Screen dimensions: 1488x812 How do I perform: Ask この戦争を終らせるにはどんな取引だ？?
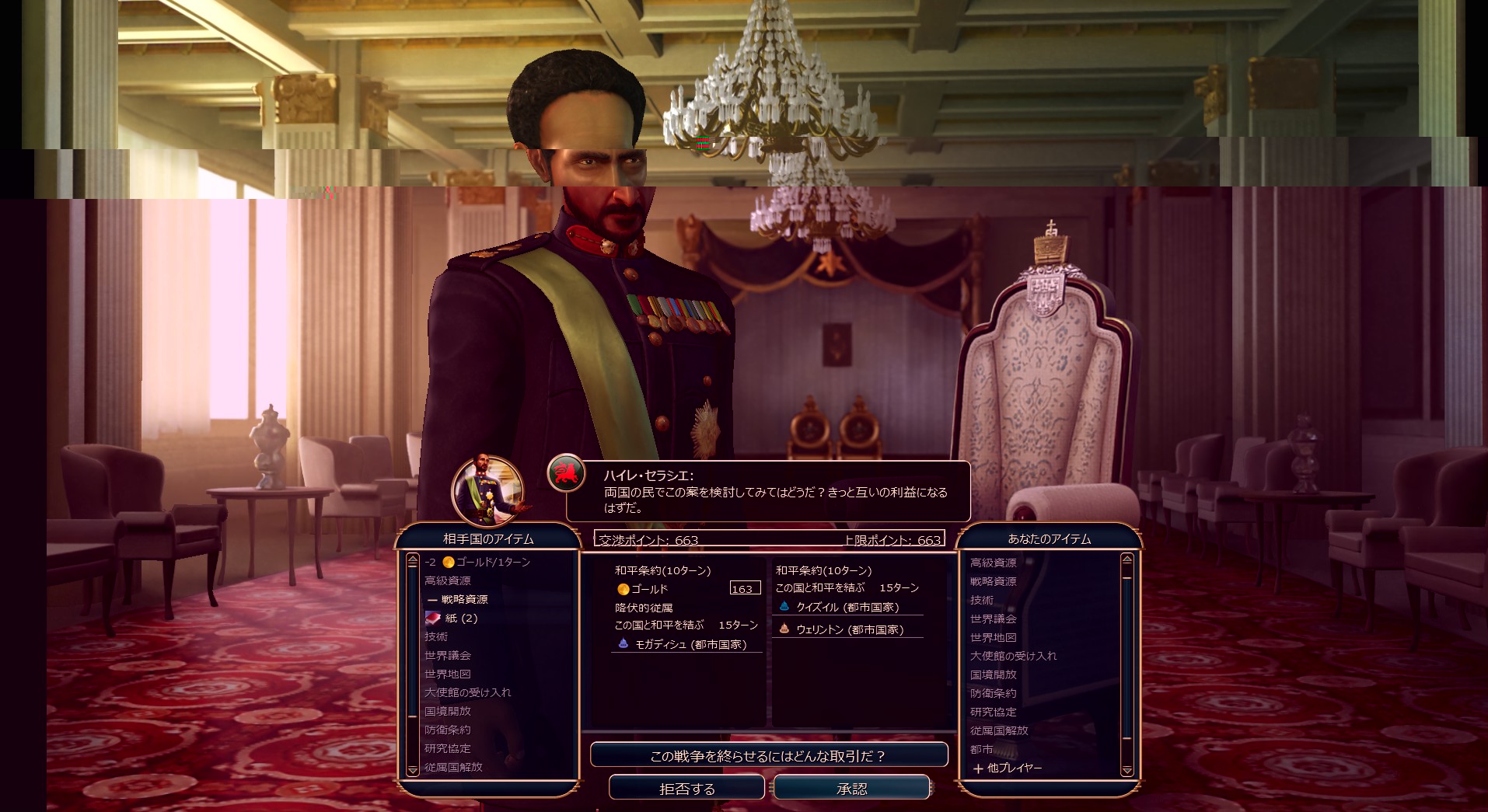pos(768,755)
